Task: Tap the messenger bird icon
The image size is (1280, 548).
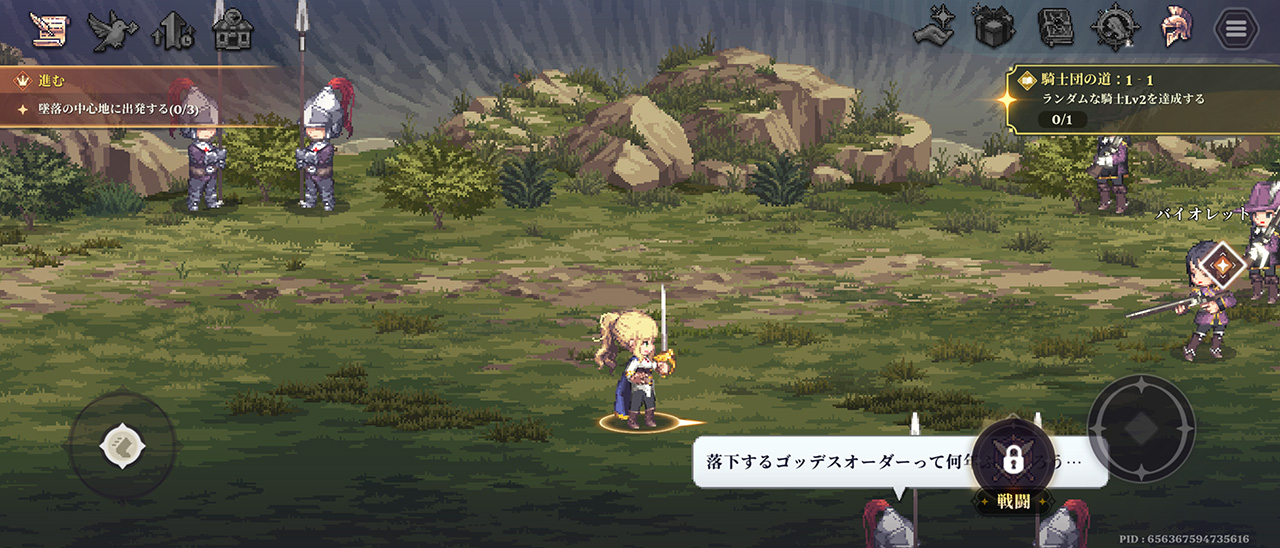Action: 112,31
